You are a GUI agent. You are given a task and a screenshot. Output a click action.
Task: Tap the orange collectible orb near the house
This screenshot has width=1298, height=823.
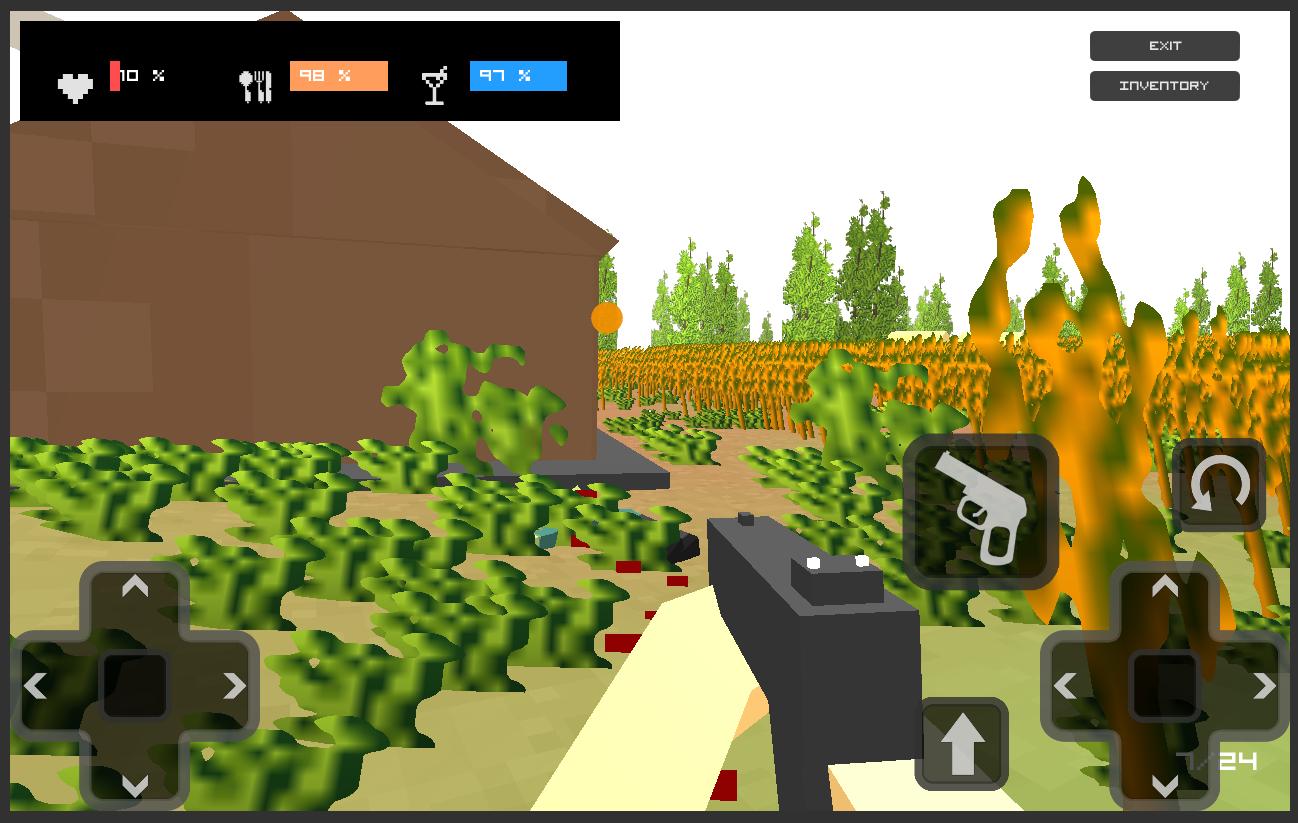(606, 318)
